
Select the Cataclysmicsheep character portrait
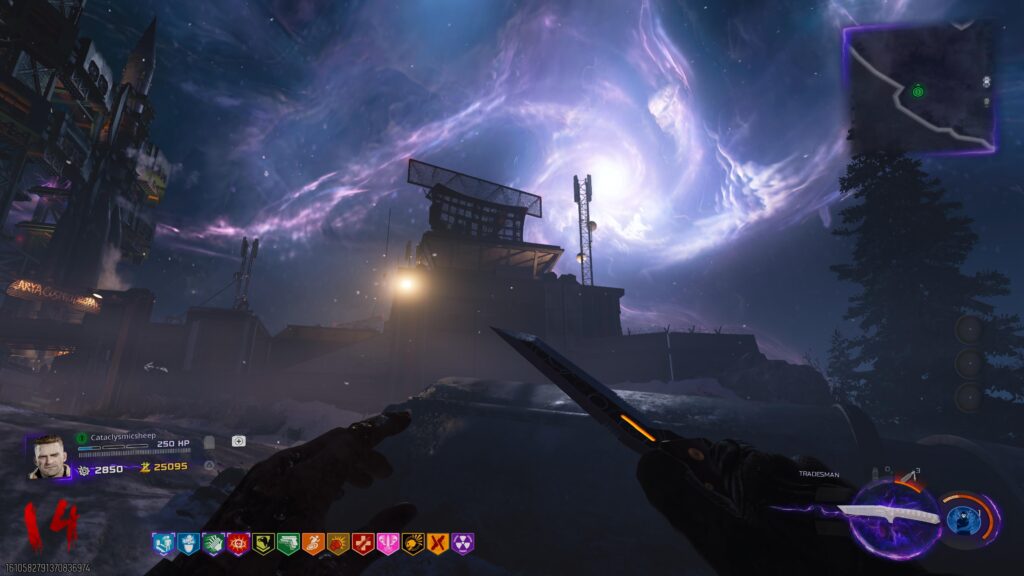tap(49, 457)
